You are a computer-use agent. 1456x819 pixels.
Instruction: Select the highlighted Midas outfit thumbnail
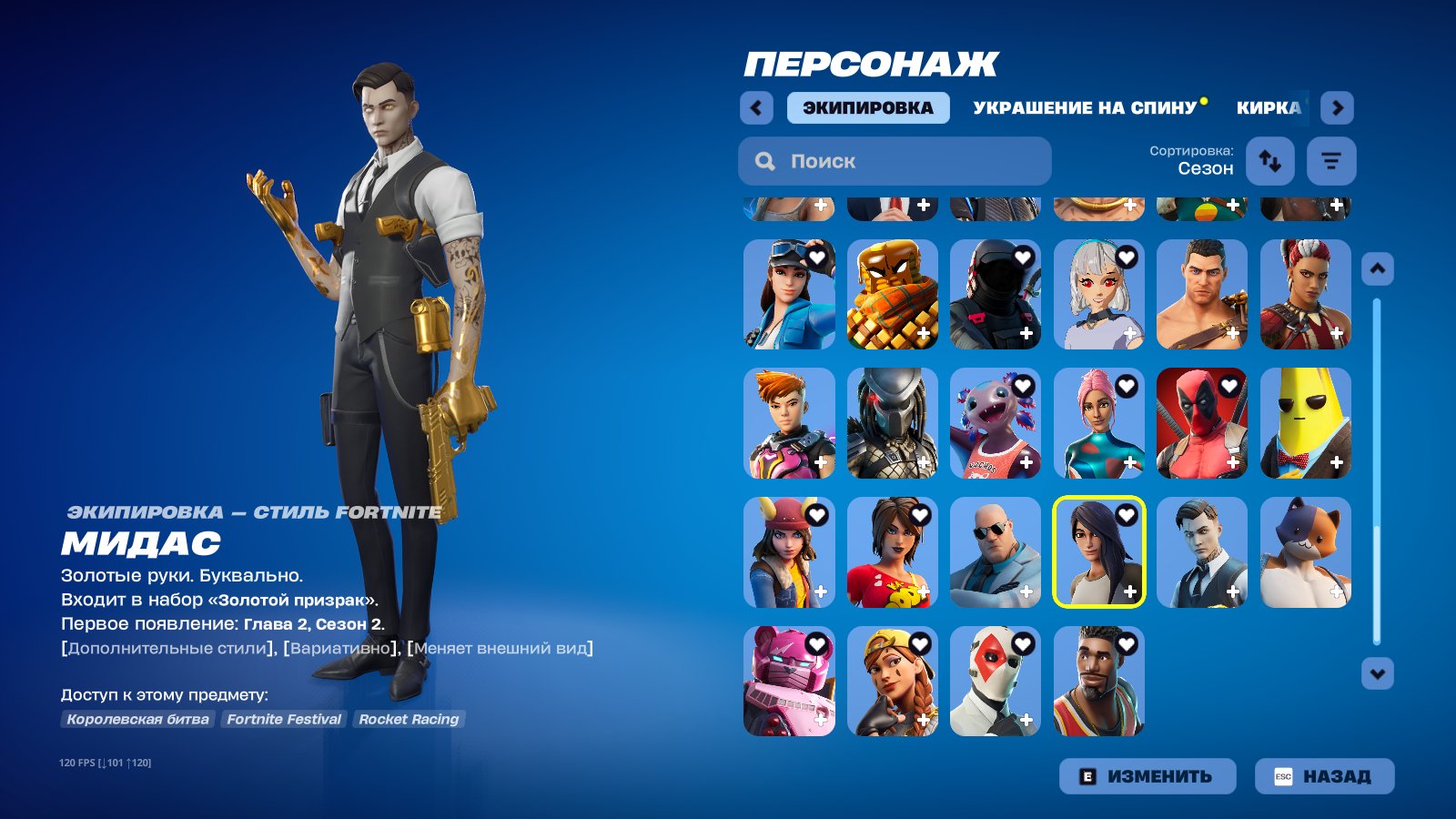coord(1097,552)
